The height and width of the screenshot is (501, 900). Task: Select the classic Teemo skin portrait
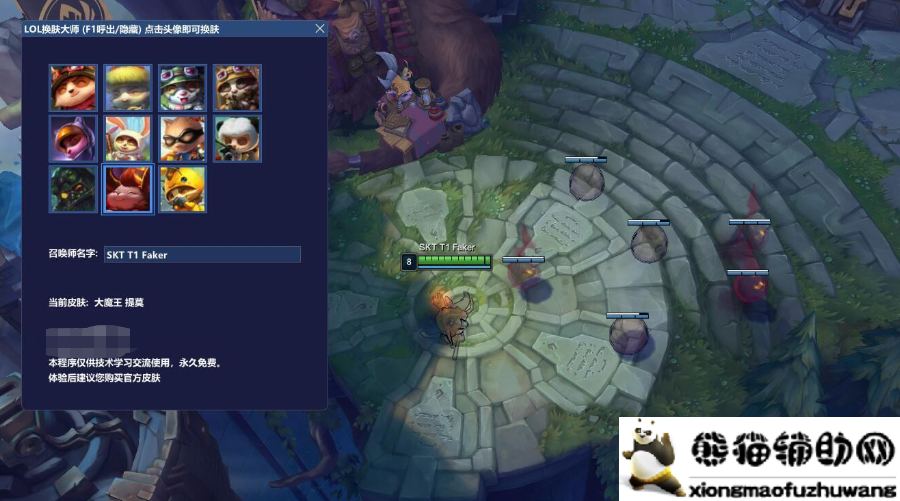pos(74,88)
